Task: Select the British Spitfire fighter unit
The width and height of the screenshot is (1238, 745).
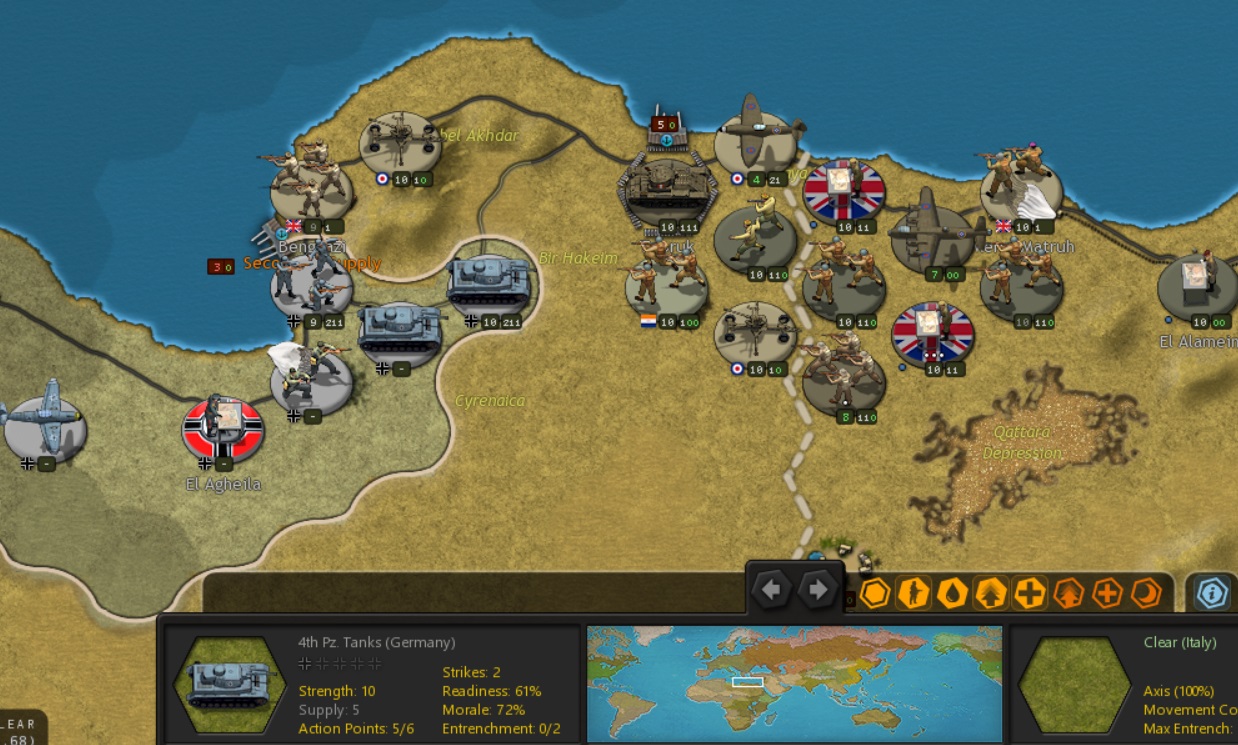Action: click(x=756, y=139)
